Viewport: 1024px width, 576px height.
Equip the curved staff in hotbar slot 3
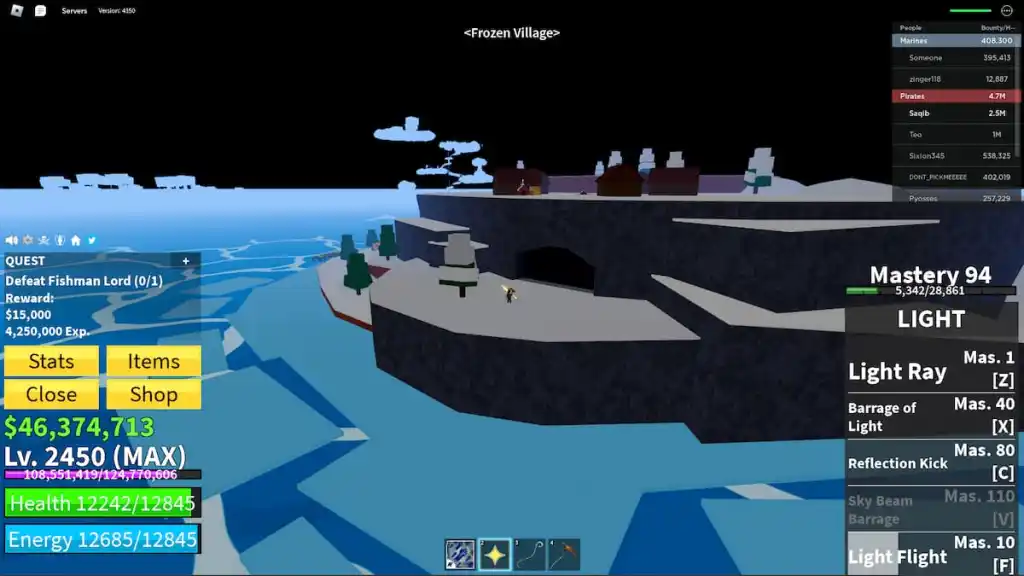pyautogui.click(x=530, y=554)
